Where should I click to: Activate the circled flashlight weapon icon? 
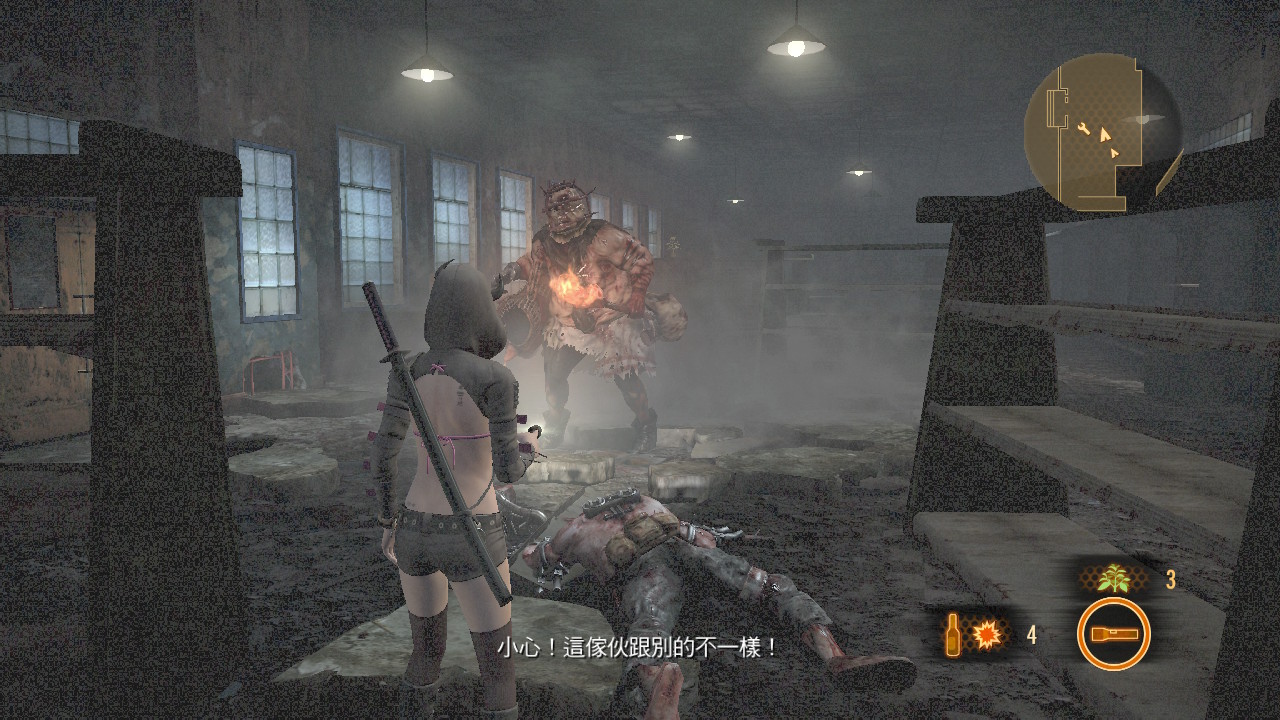tap(1113, 634)
